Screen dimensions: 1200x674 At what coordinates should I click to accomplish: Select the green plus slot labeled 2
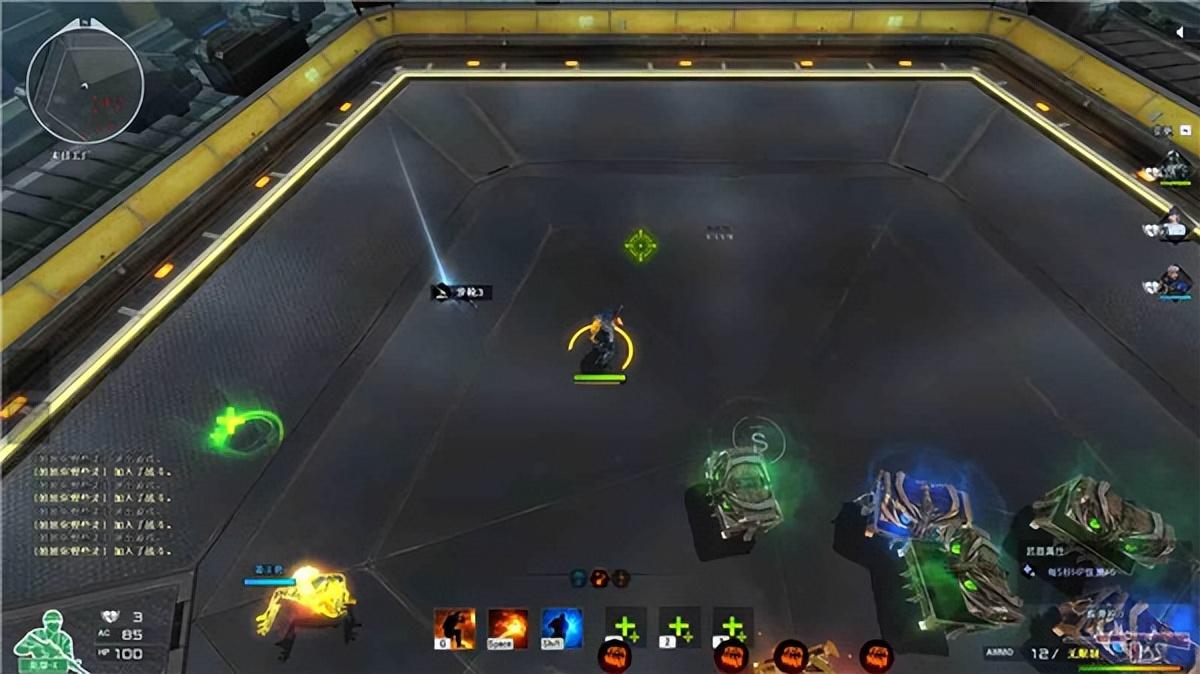click(x=679, y=629)
